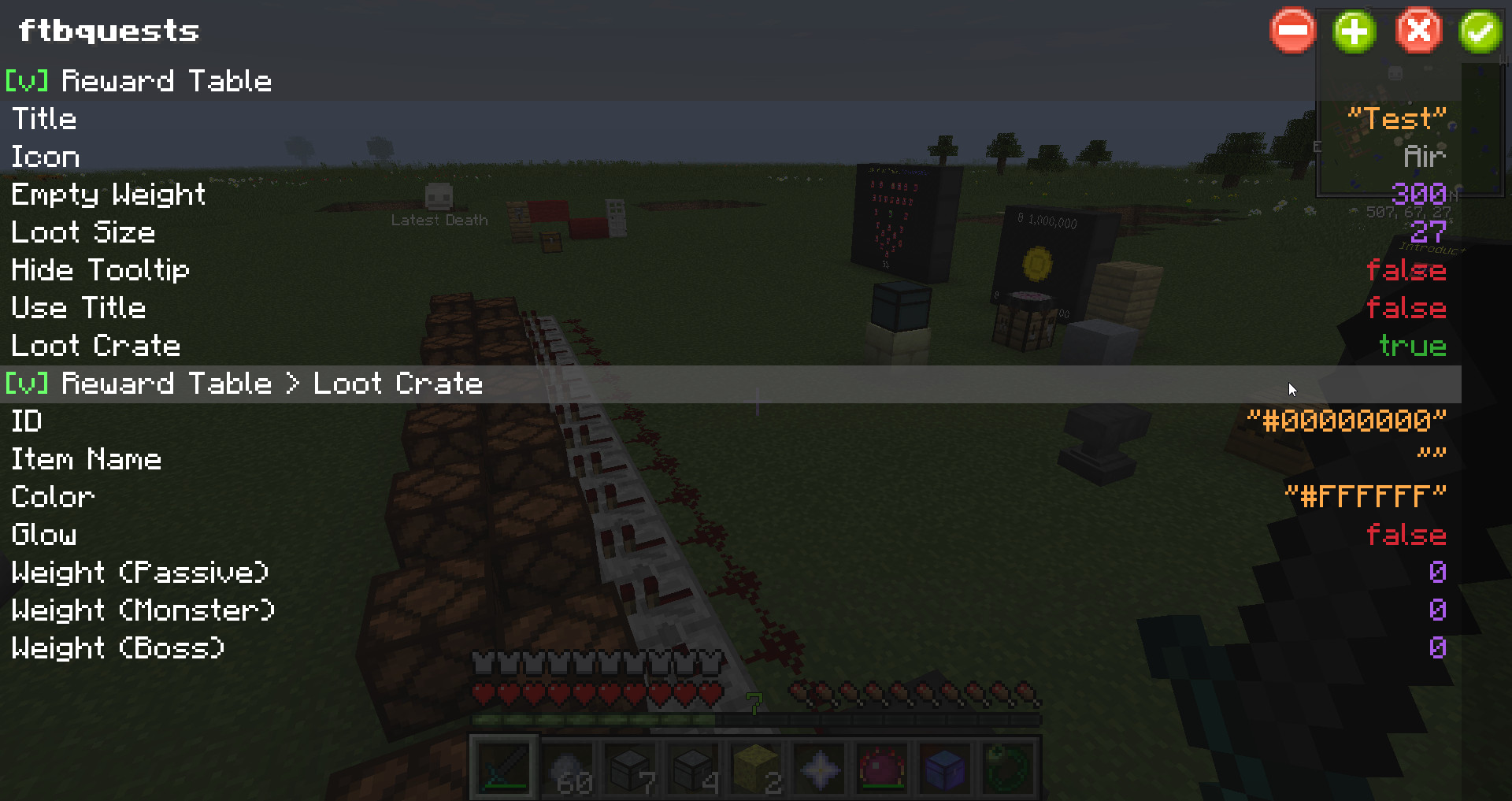Collapse the Reward Table section header
The height and width of the screenshot is (801, 1512).
(x=139, y=81)
